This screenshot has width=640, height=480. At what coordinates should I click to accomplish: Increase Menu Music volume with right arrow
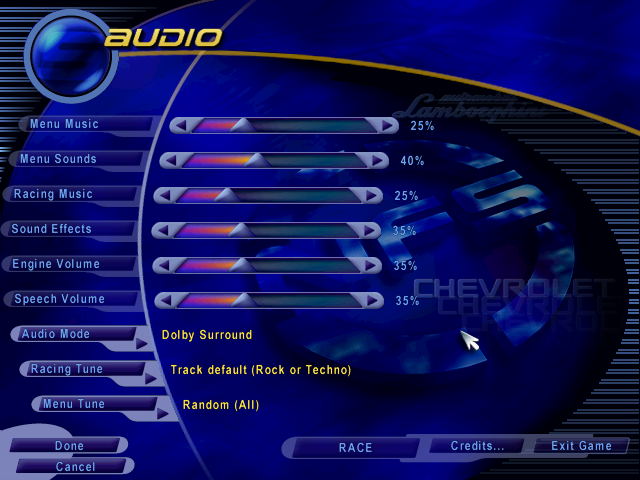pyautogui.click(x=387, y=125)
